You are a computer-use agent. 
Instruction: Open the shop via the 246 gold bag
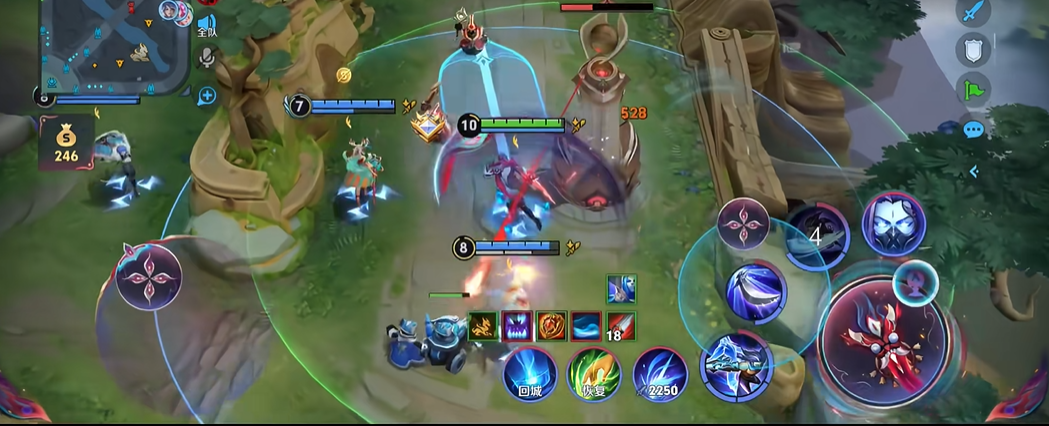coord(66,142)
